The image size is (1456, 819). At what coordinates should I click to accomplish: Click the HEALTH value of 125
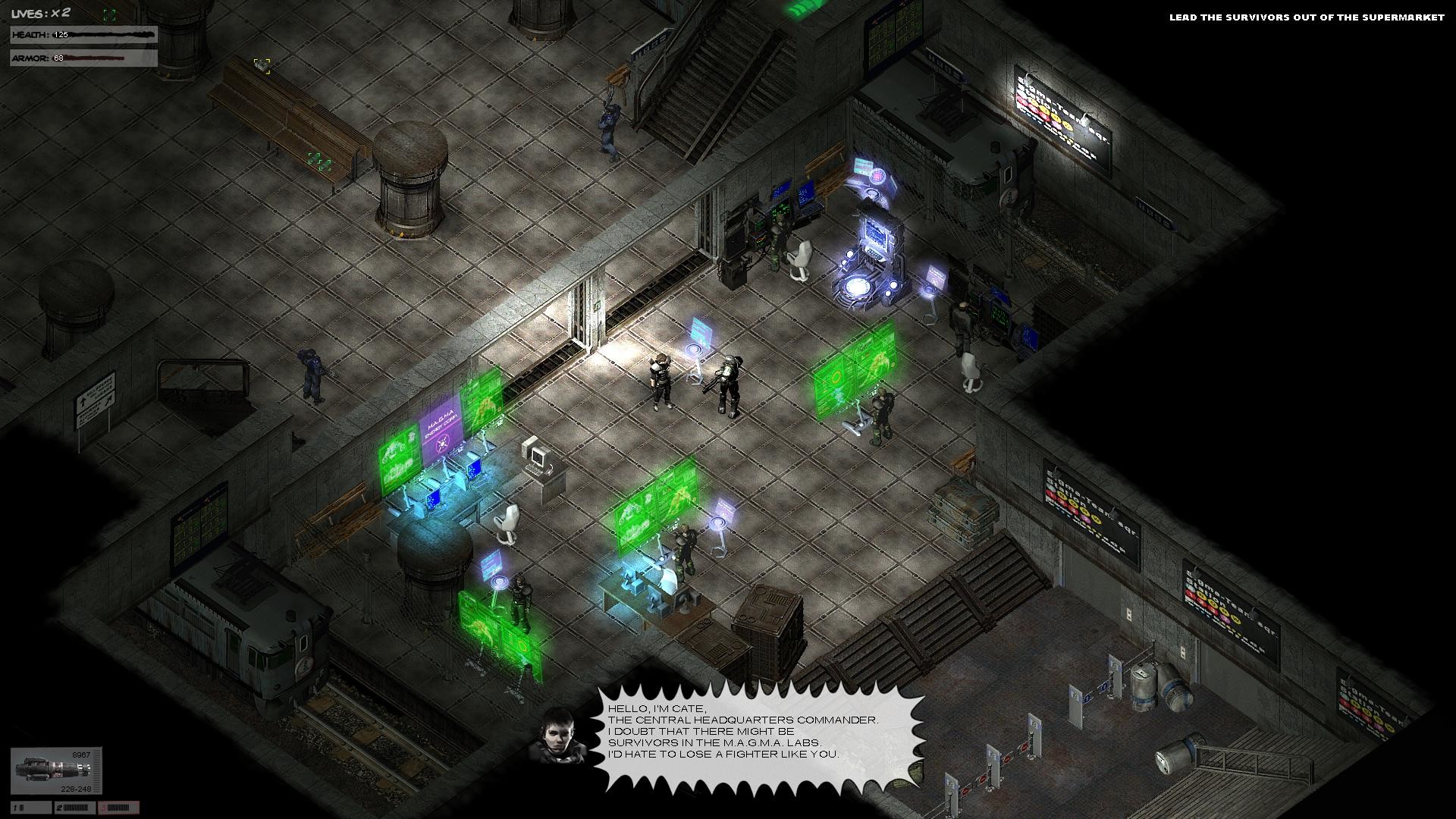[61, 33]
